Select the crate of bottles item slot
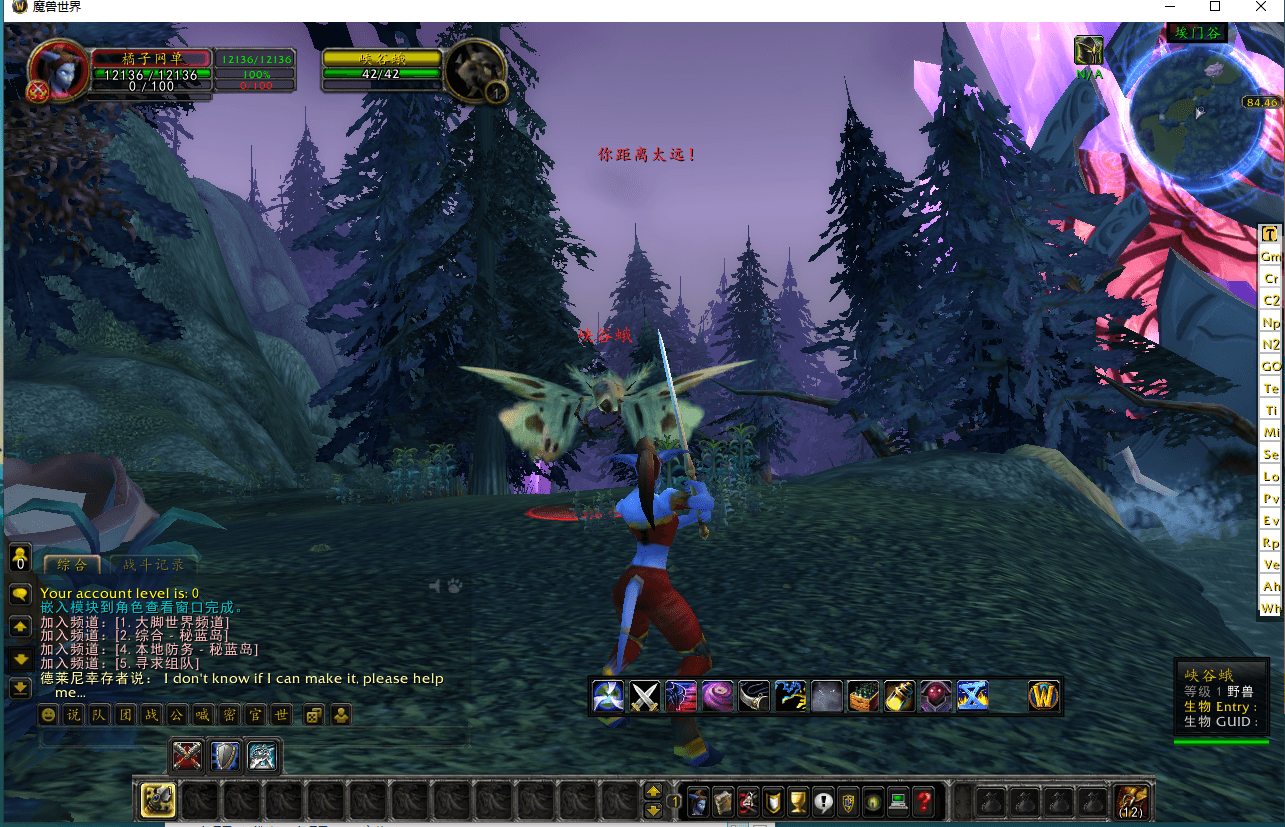Screen dimensions: 1285x827 click(x=862, y=695)
